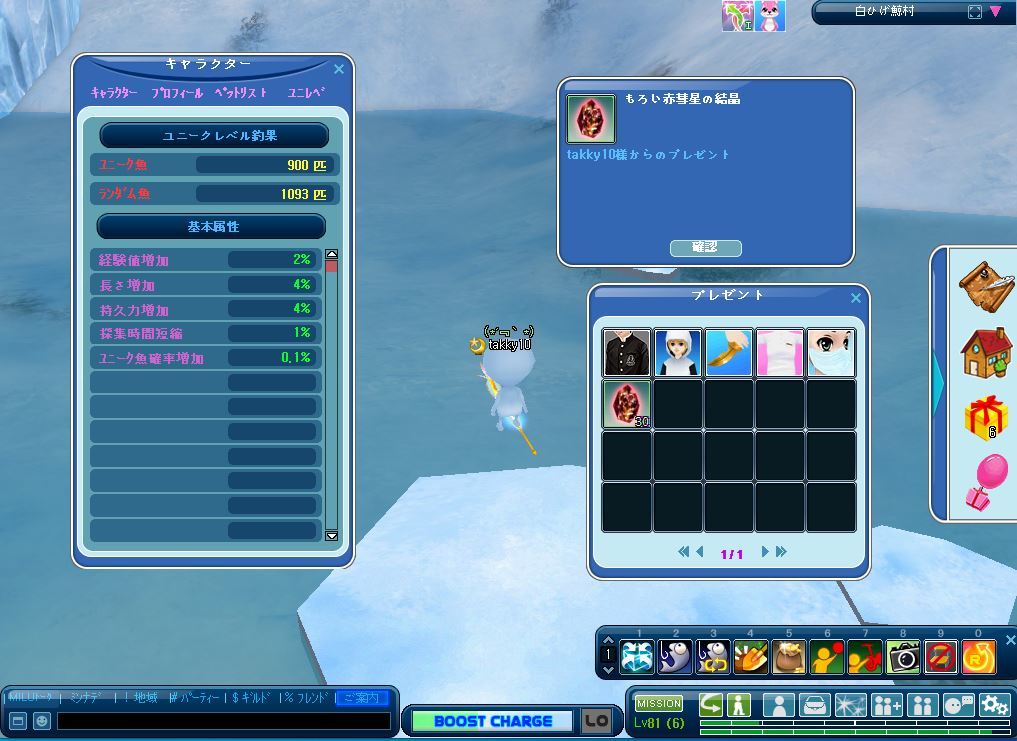
Task: Activate BOOST CHARGE
Action: pyautogui.click(x=492, y=721)
